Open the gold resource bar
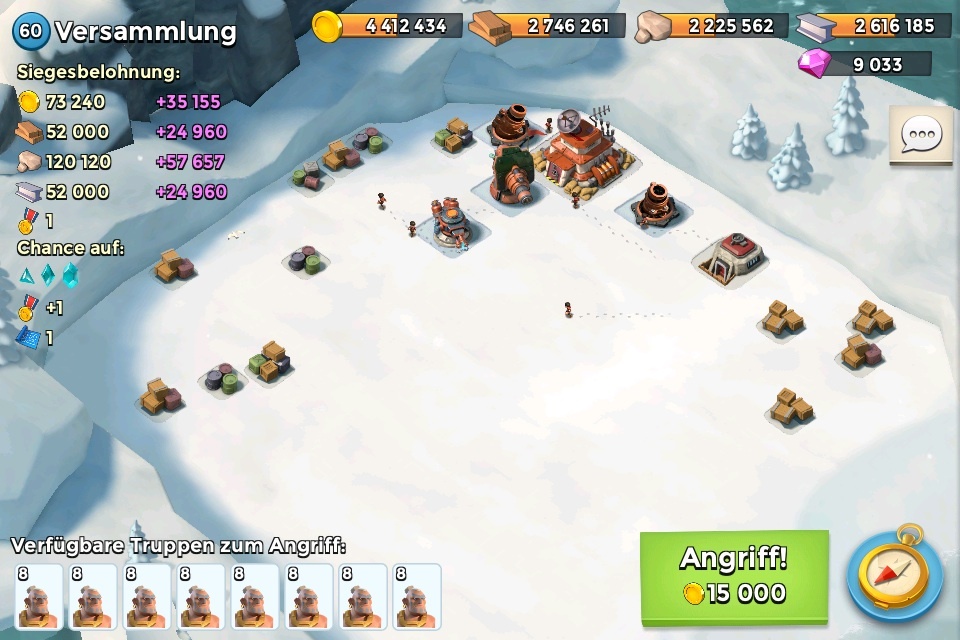The image size is (960, 640). click(390, 26)
